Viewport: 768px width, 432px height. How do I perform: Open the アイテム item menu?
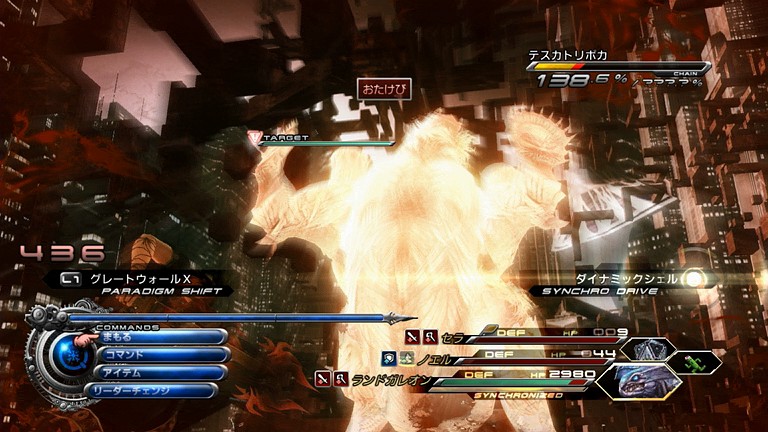[x=155, y=372]
